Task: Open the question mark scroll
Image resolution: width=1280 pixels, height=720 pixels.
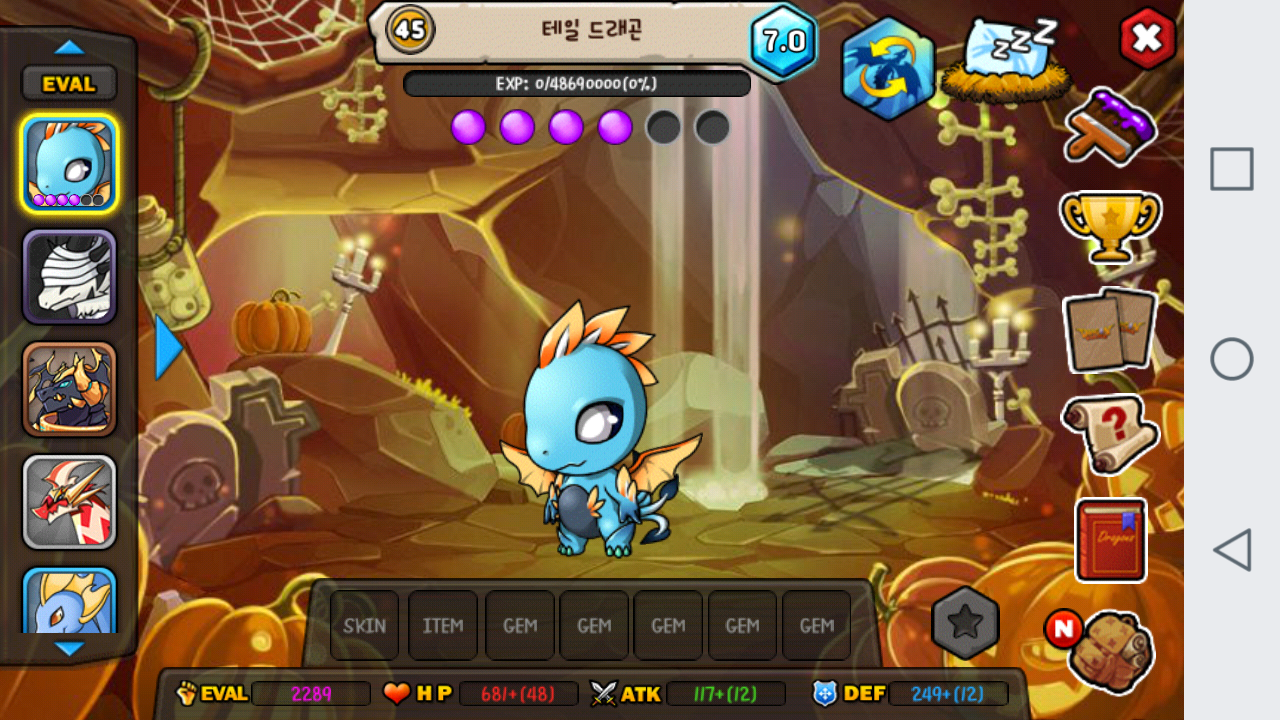Action: 1110,432
